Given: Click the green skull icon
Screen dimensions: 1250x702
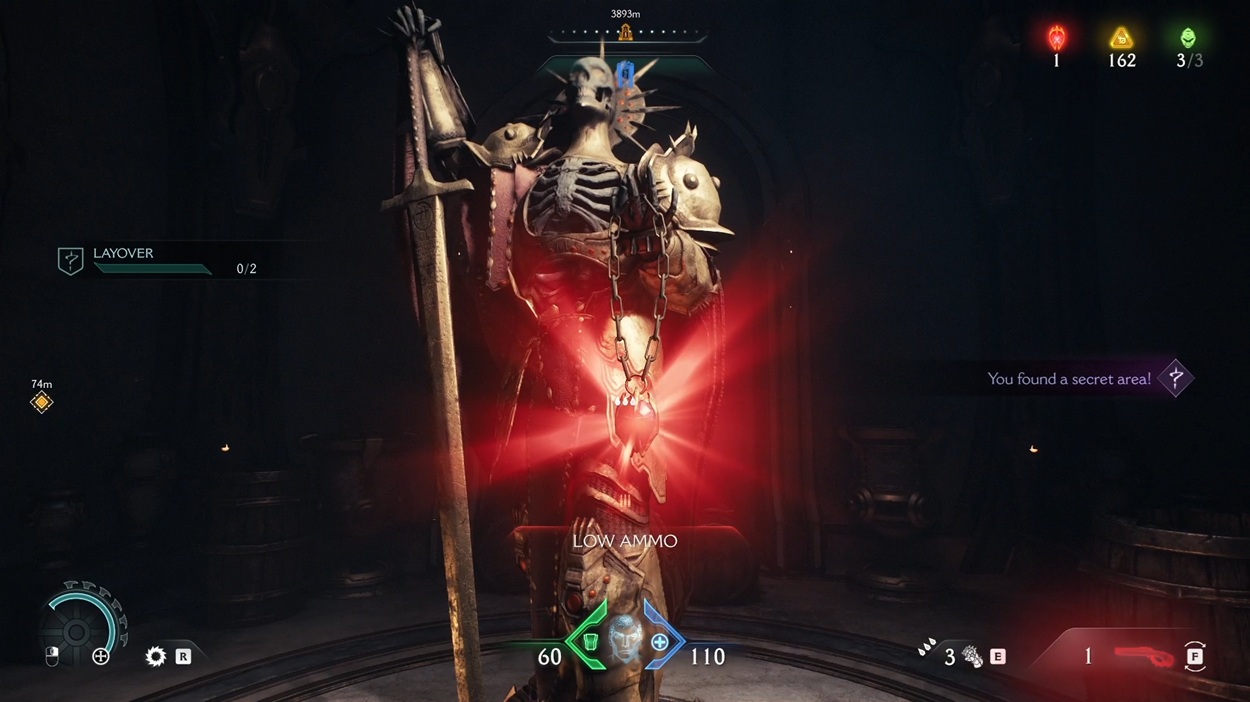Looking at the screenshot, I should (x=1188, y=39).
